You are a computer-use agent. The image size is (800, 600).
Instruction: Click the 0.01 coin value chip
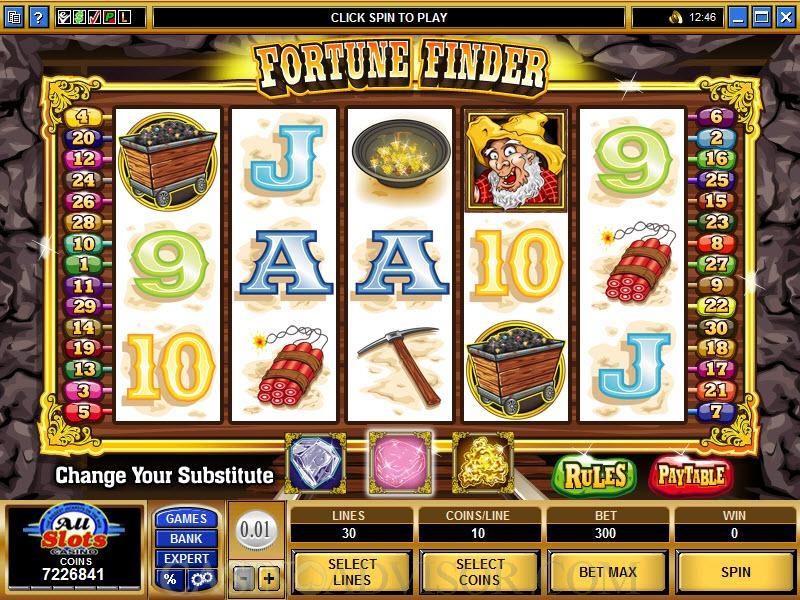(x=256, y=529)
